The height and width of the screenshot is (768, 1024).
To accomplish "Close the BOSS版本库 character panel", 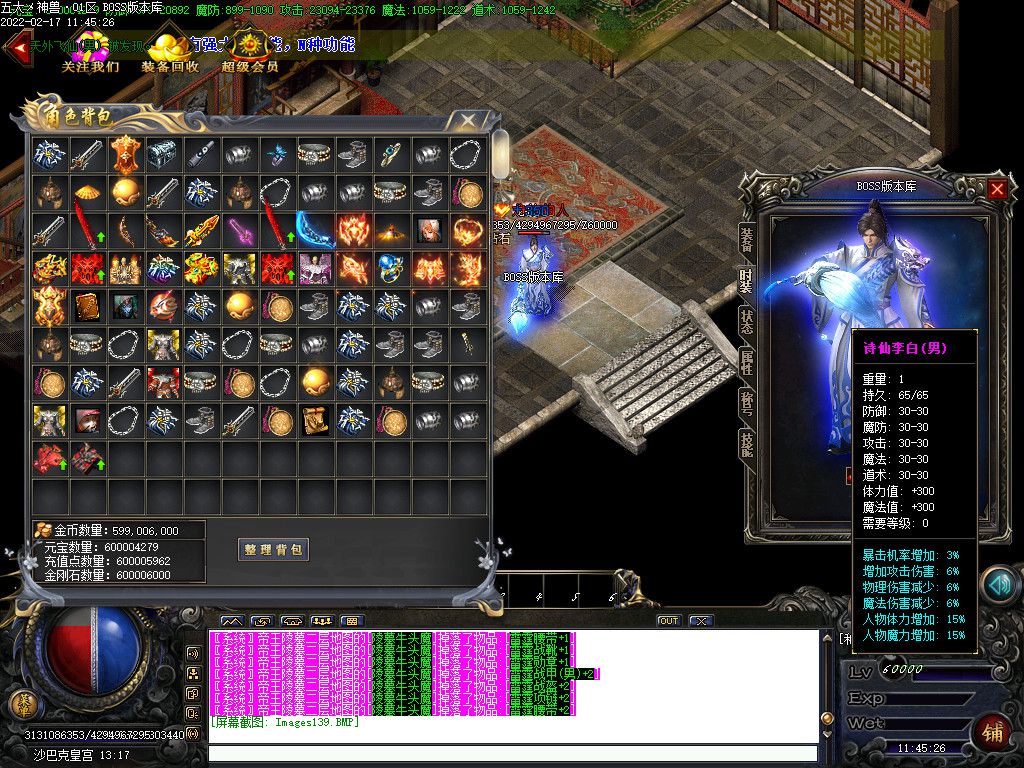I will tap(997, 188).
